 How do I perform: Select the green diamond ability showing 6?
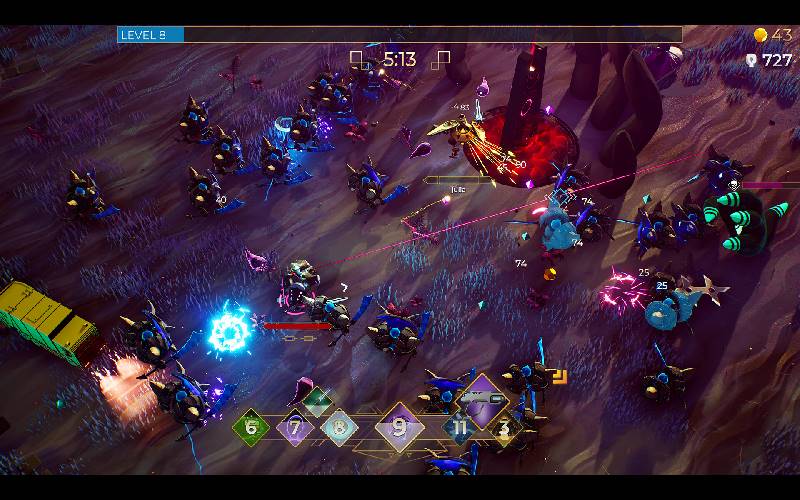tap(251, 429)
